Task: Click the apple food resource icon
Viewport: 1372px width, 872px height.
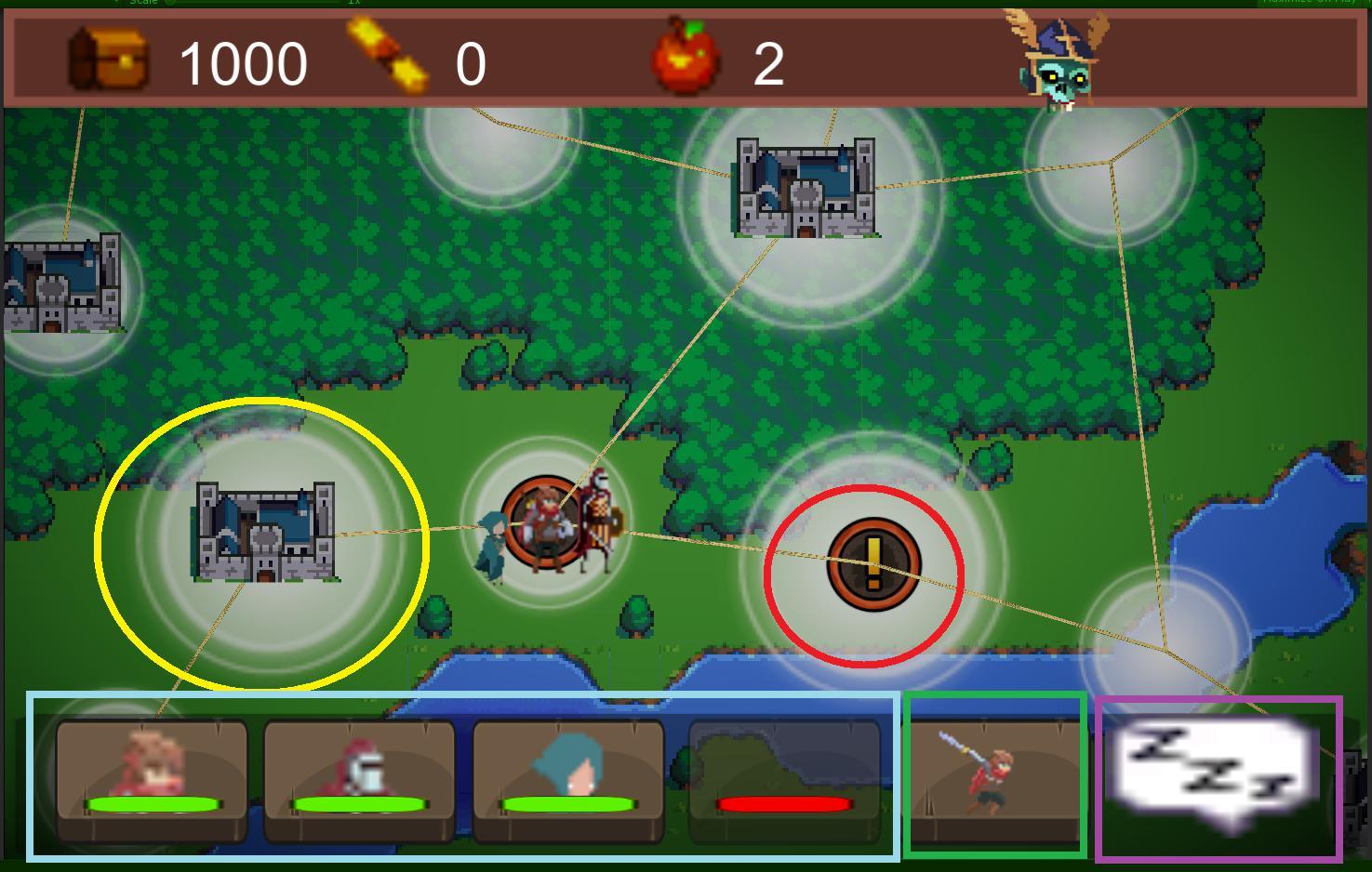Action: [686, 60]
